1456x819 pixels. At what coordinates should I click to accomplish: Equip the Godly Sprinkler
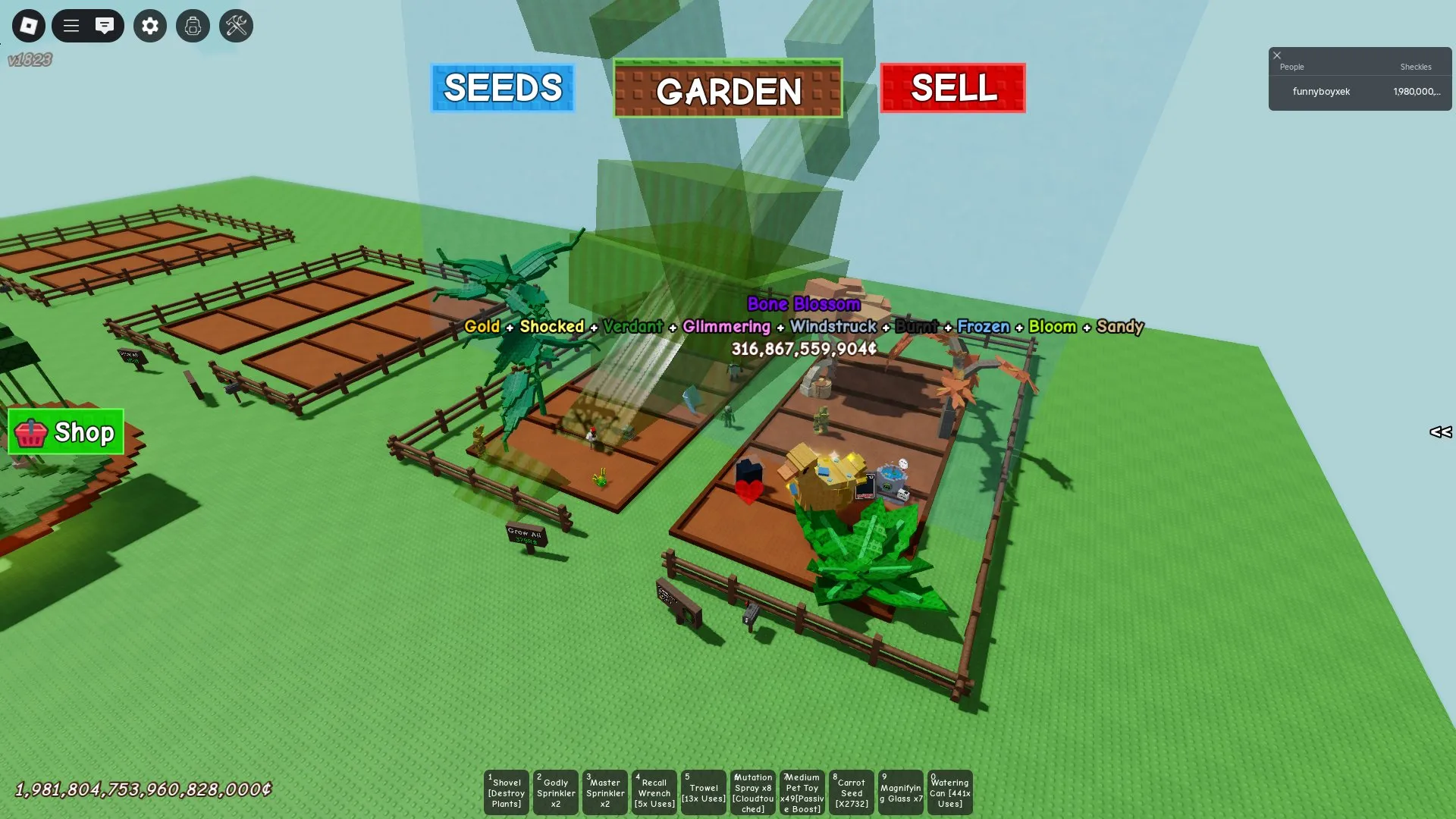click(x=556, y=792)
